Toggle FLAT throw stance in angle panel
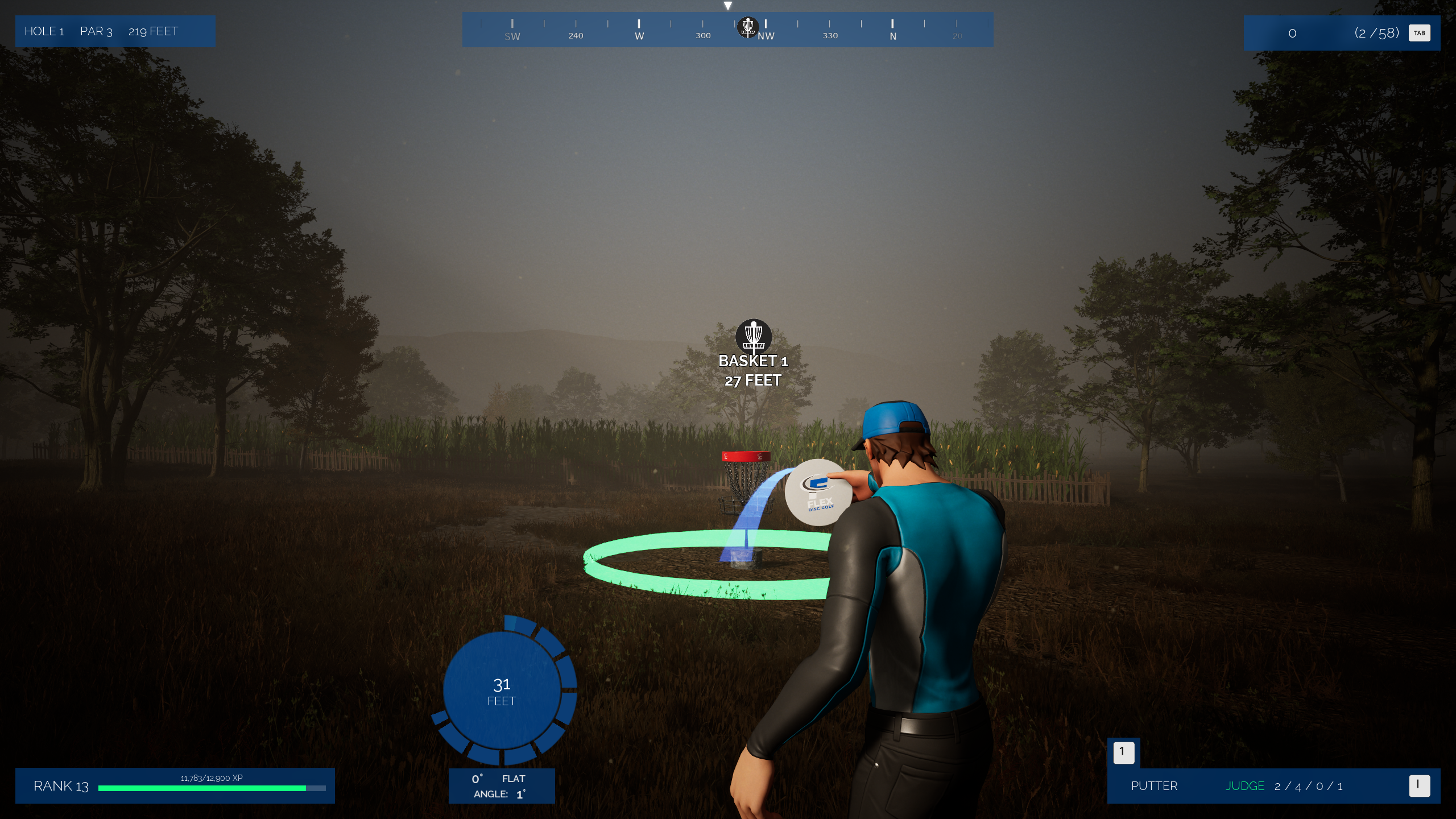1456x819 pixels. [x=512, y=779]
